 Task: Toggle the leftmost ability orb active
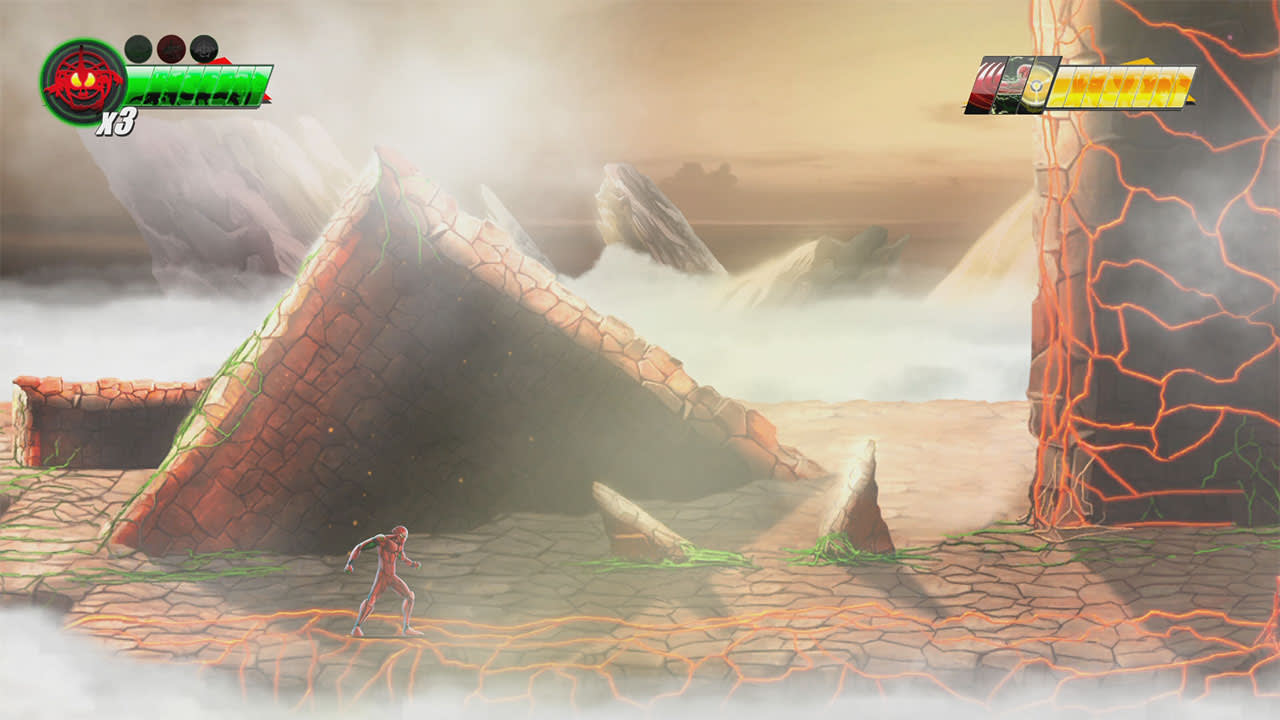point(137,46)
